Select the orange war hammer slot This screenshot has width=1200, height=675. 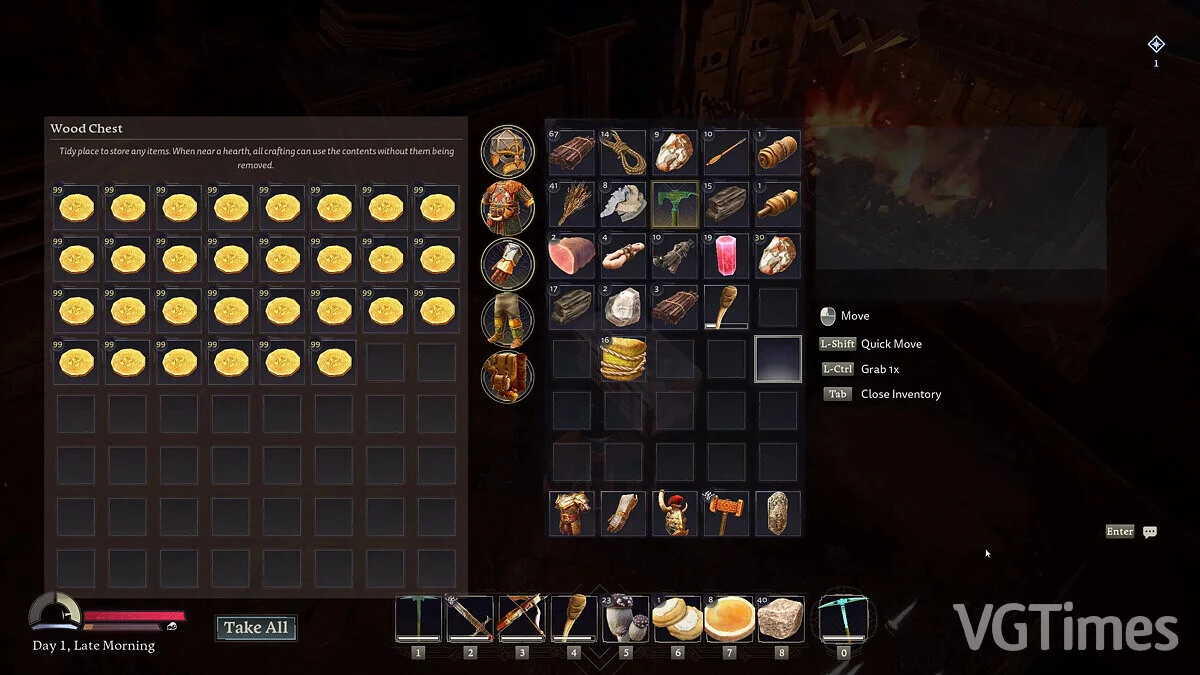coord(726,513)
